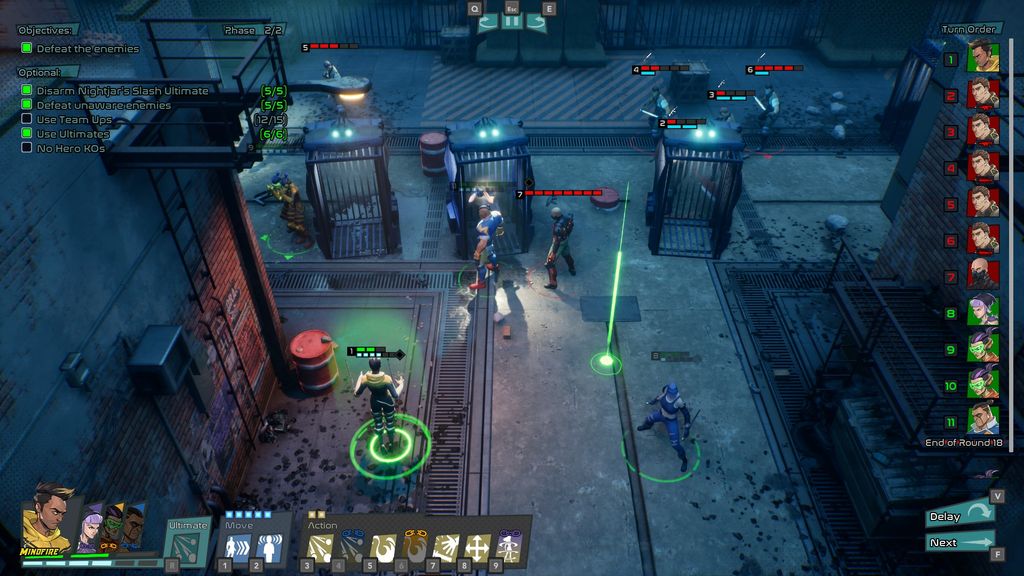Choose the burst action ability in slot 7

(x=446, y=546)
